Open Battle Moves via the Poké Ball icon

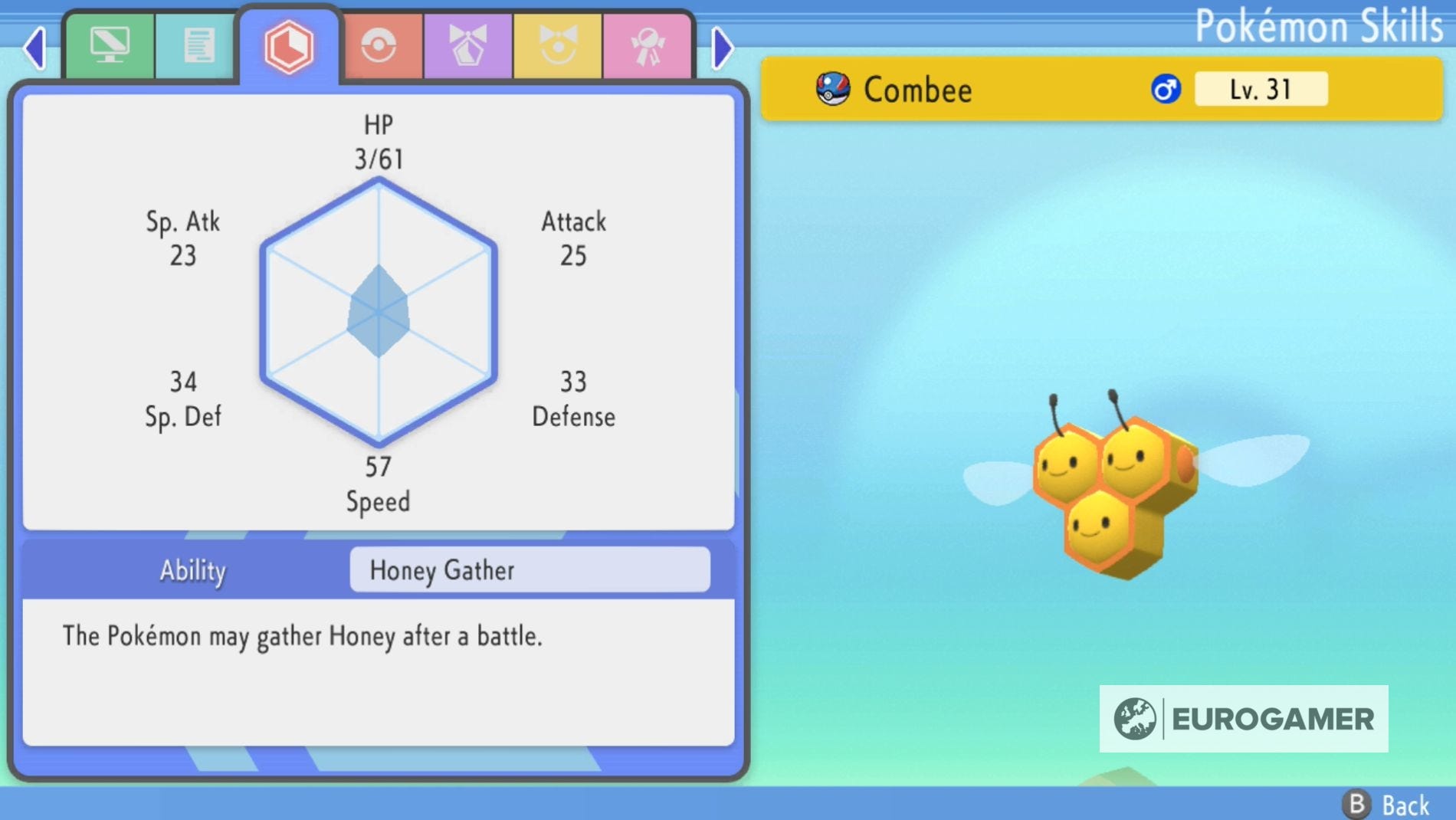pos(379,44)
